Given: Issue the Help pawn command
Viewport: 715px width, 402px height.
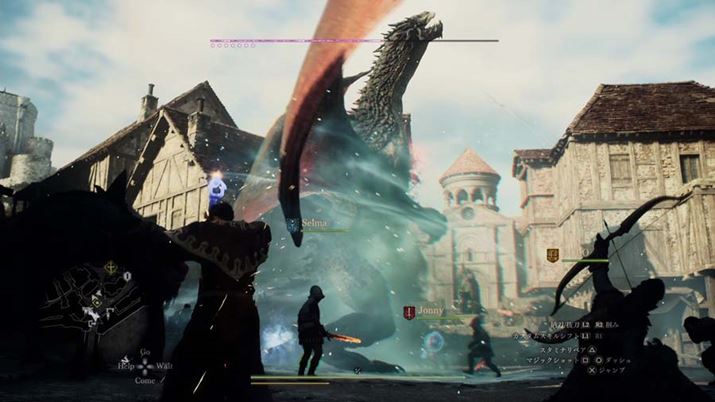Looking at the screenshot, I should coord(124,366).
